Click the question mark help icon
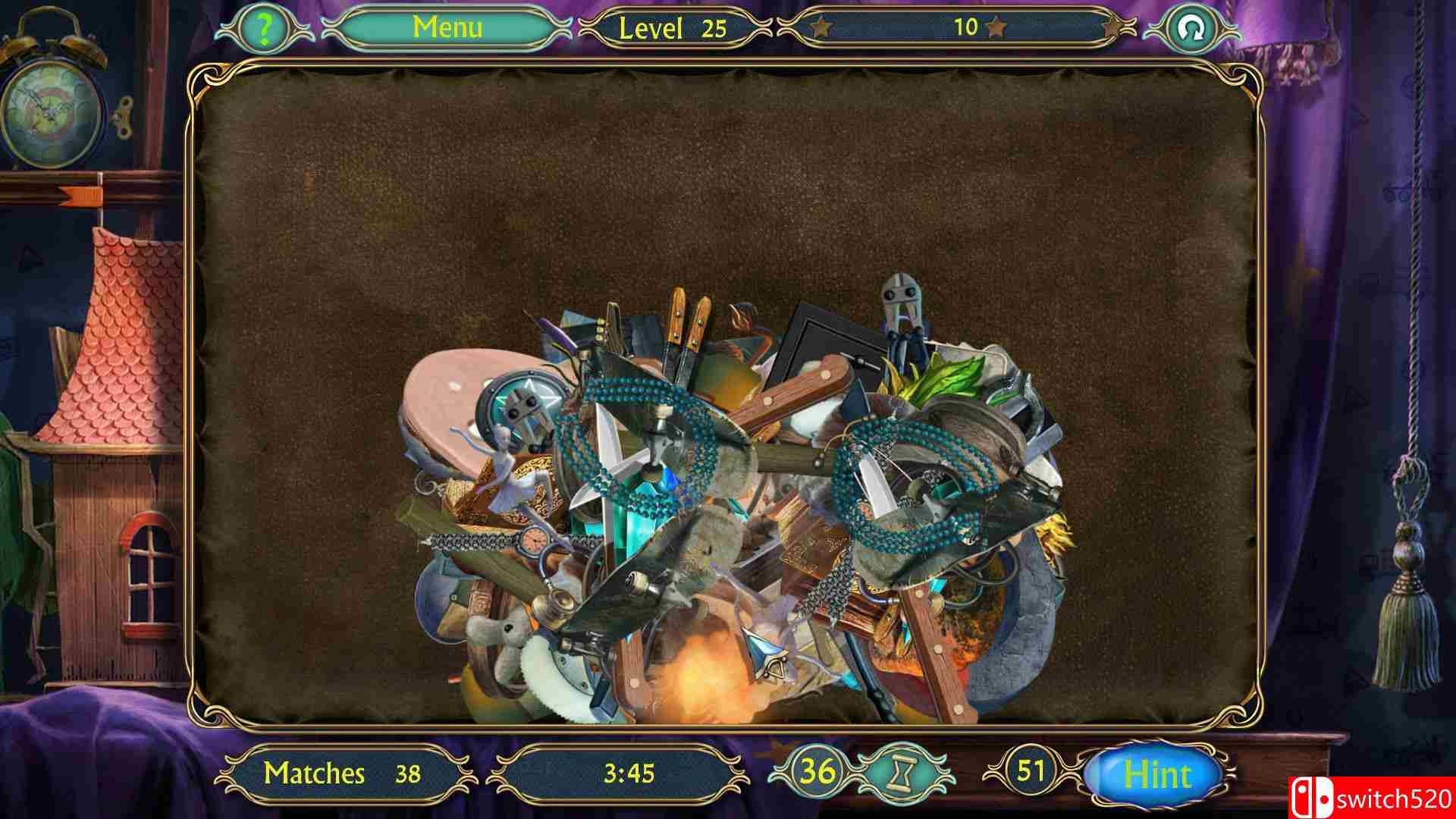 (263, 27)
